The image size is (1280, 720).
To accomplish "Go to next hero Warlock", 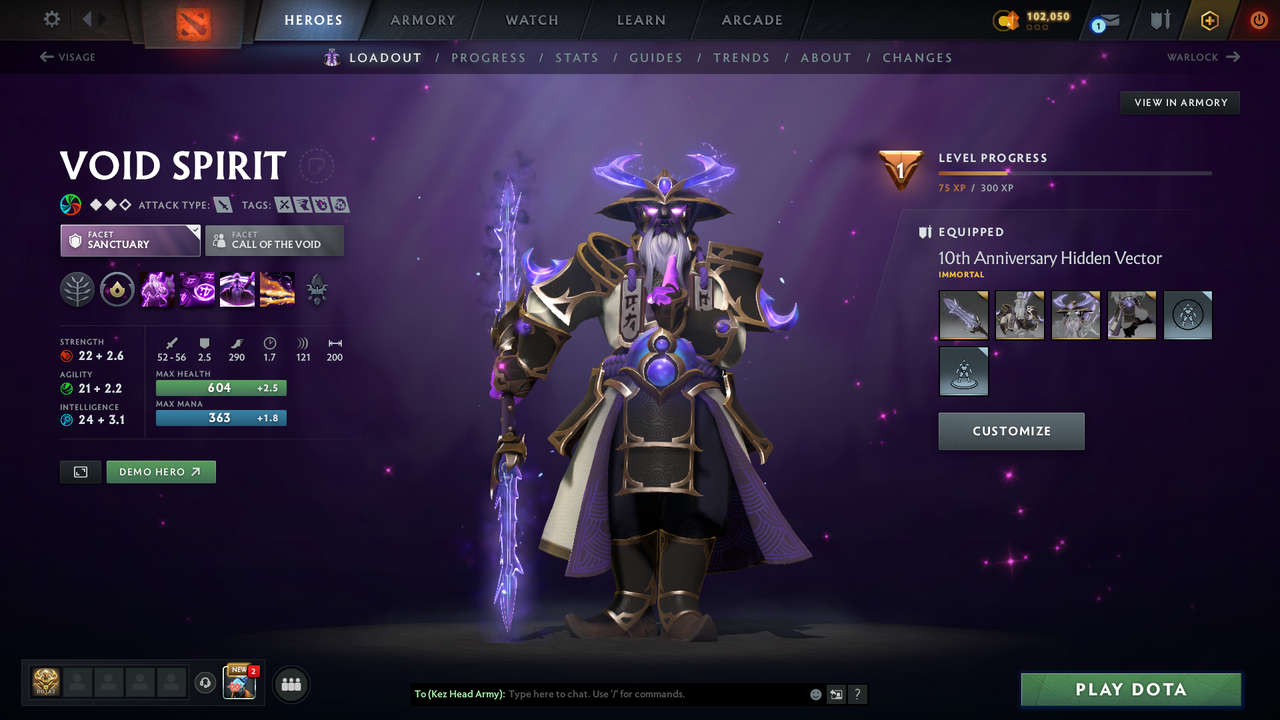I will tap(1204, 57).
